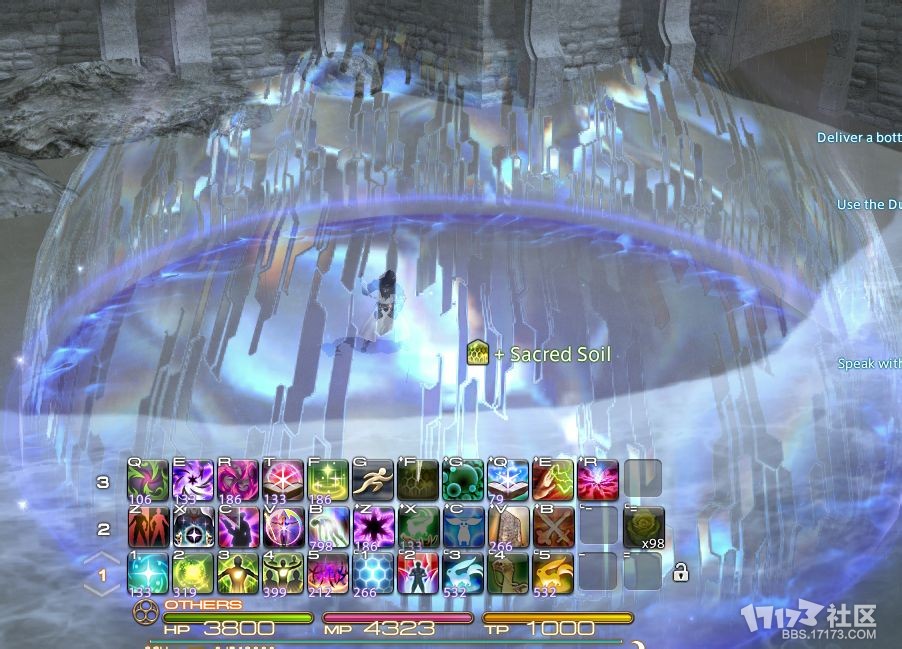The width and height of the screenshot is (902, 649).
Task: Activate the Sprint running-figure ability
Action: [x=372, y=480]
